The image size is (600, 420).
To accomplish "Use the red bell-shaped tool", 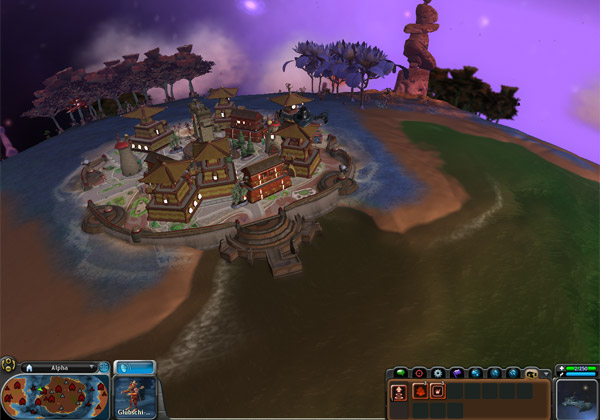I will pyautogui.click(x=418, y=391).
